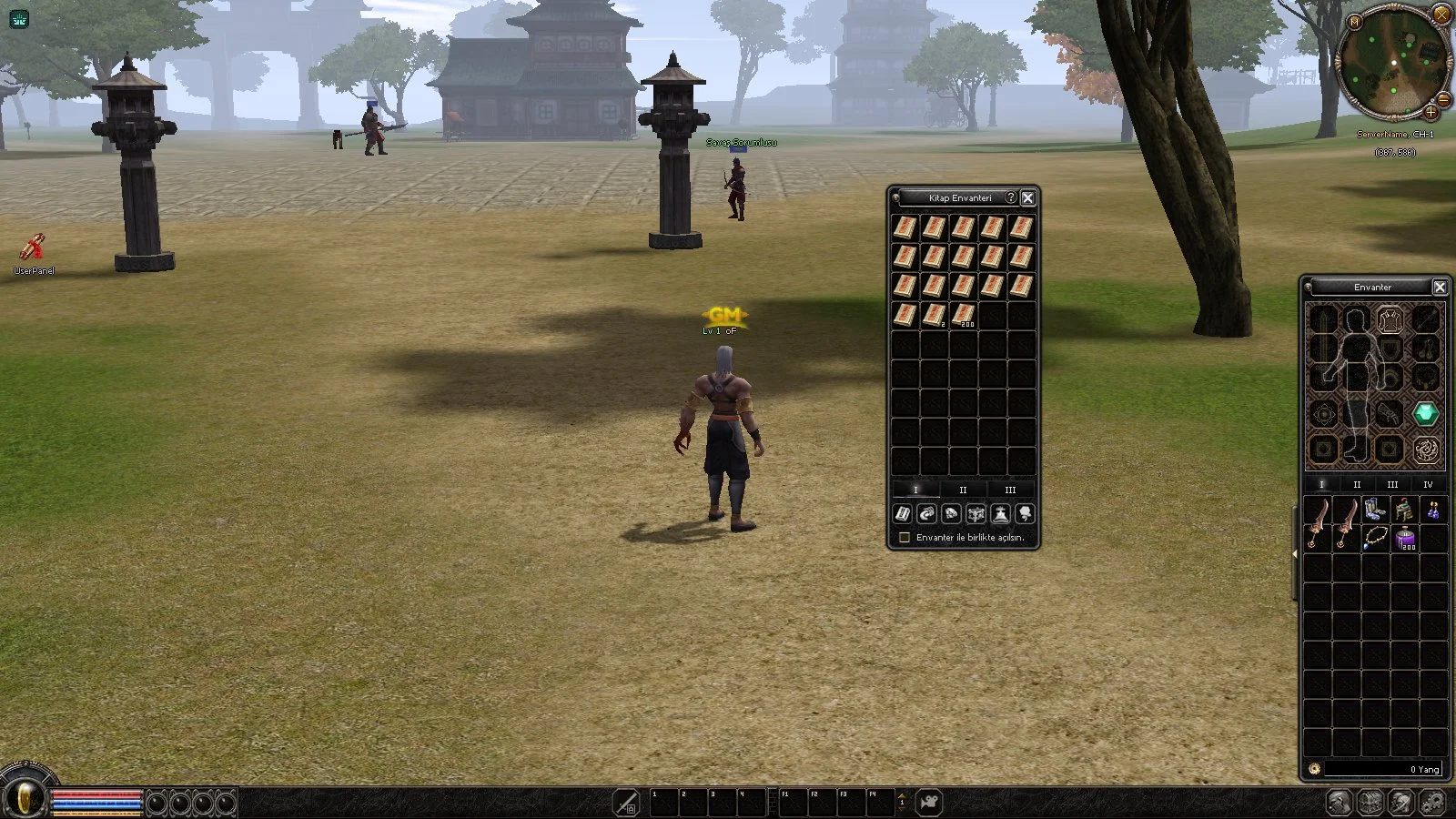This screenshot has width=1456, height=819.
Task: Open page II of the book inventory
Action: coord(963,490)
